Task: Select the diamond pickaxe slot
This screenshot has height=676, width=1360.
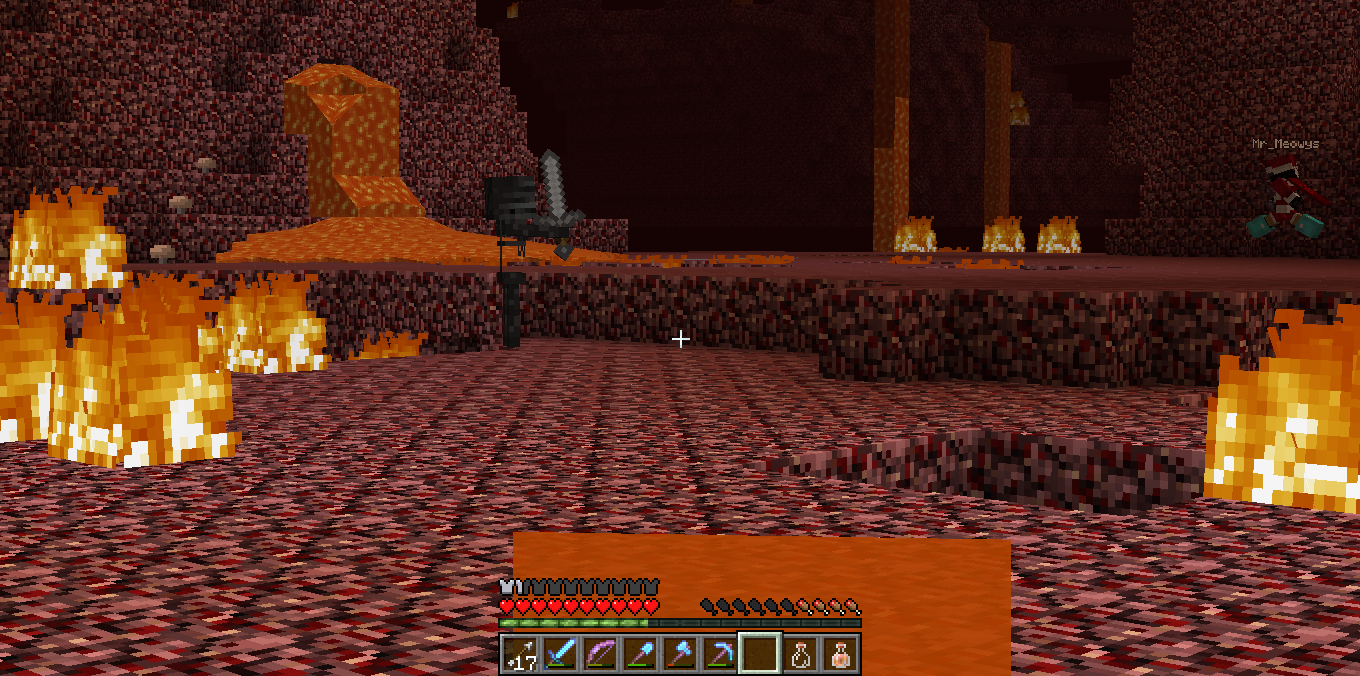Action: [720, 654]
